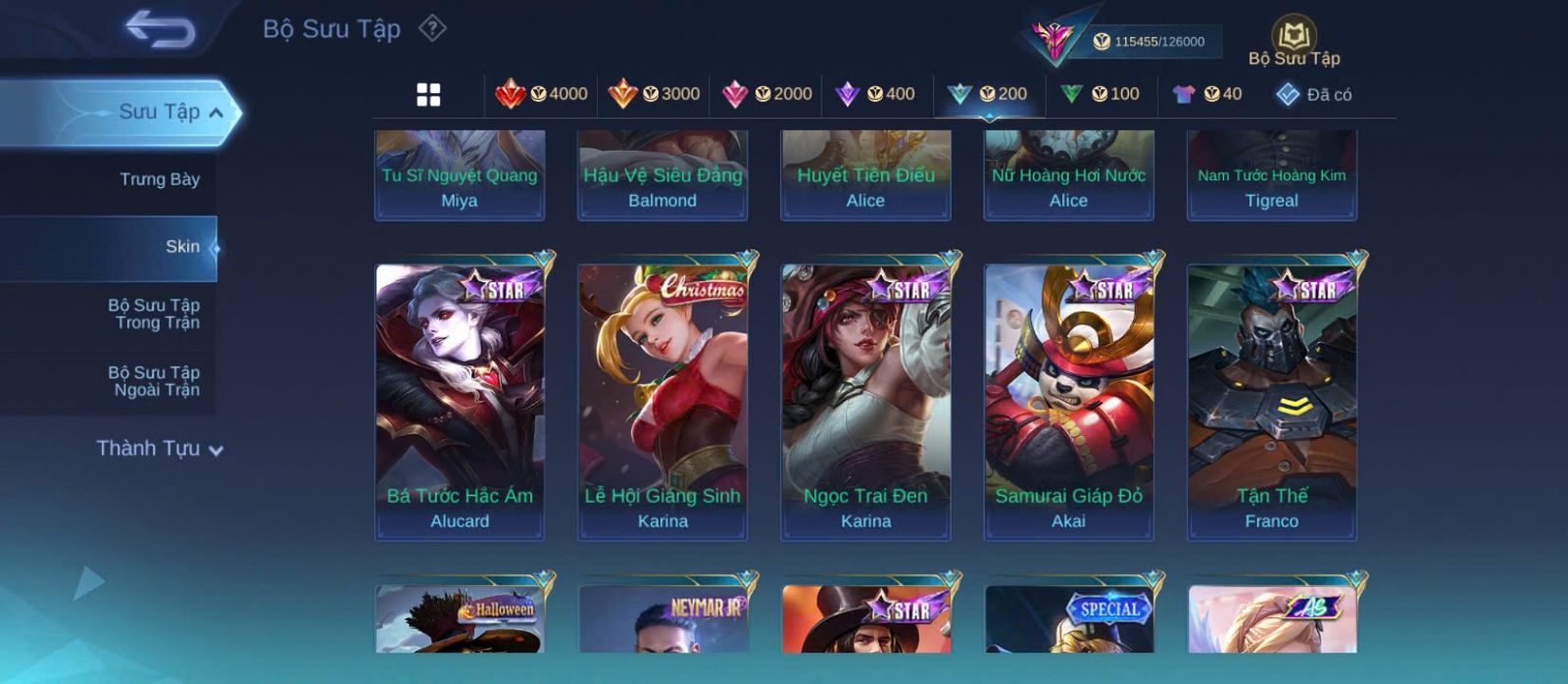Image resolution: width=1568 pixels, height=684 pixels.
Task: View Akai's Samurai Giáp Đỏ skin
Action: pyautogui.click(x=1068, y=402)
